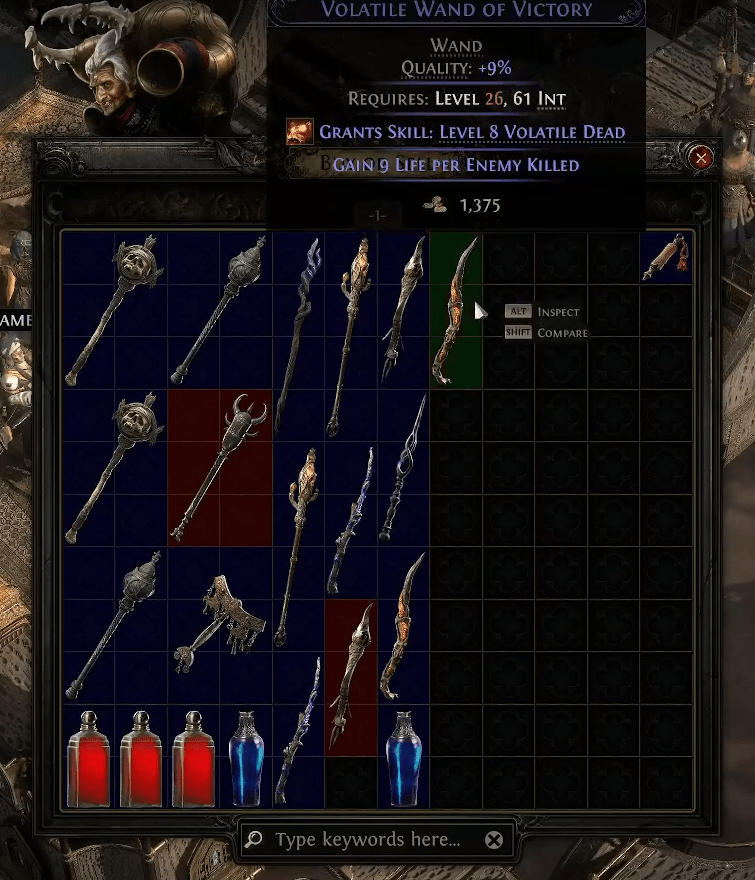The image size is (755, 880).
Task: Pick the scroll item in the stash
Action: pos(665,258)
